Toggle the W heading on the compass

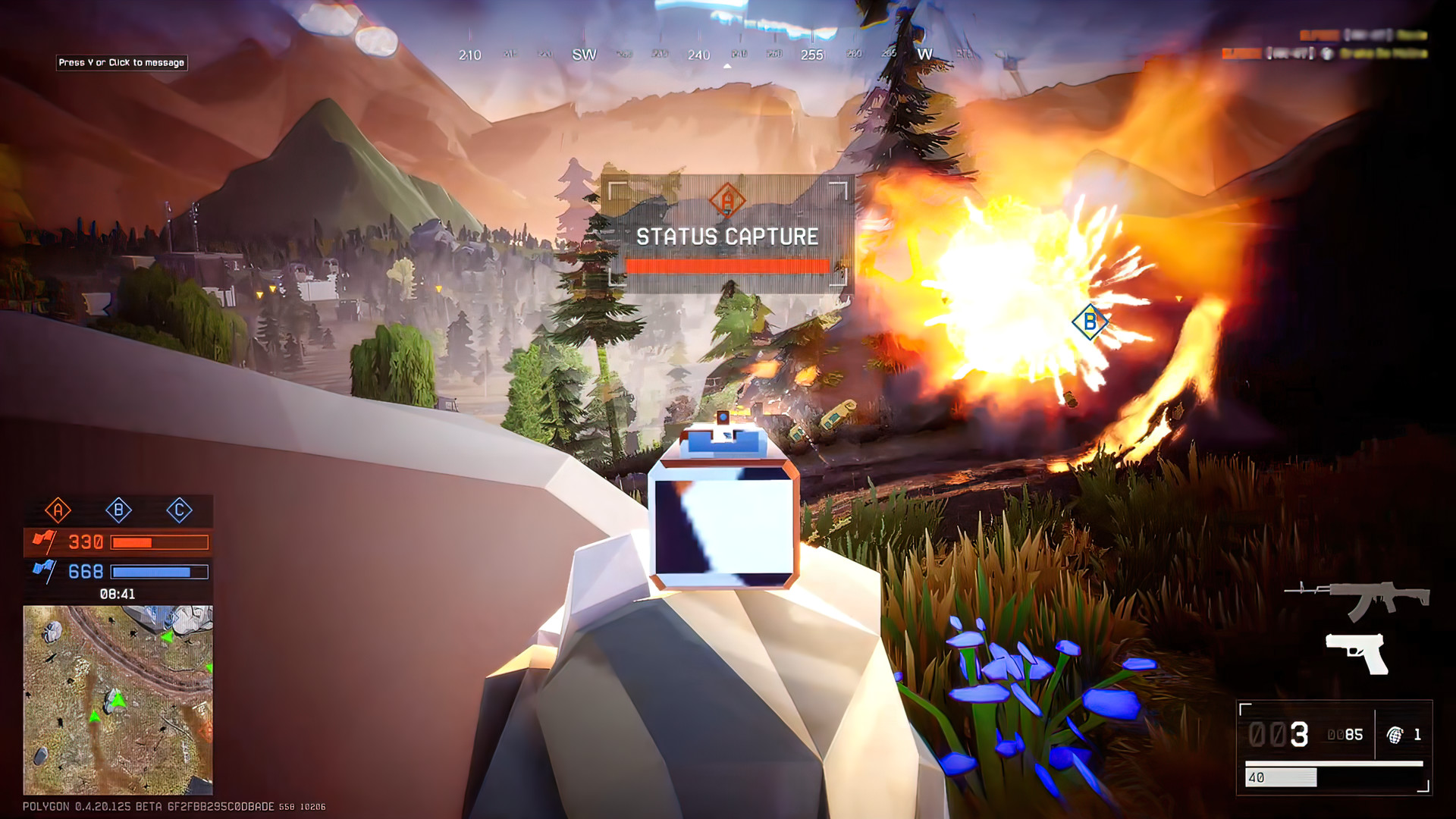[x=924, y=55]
